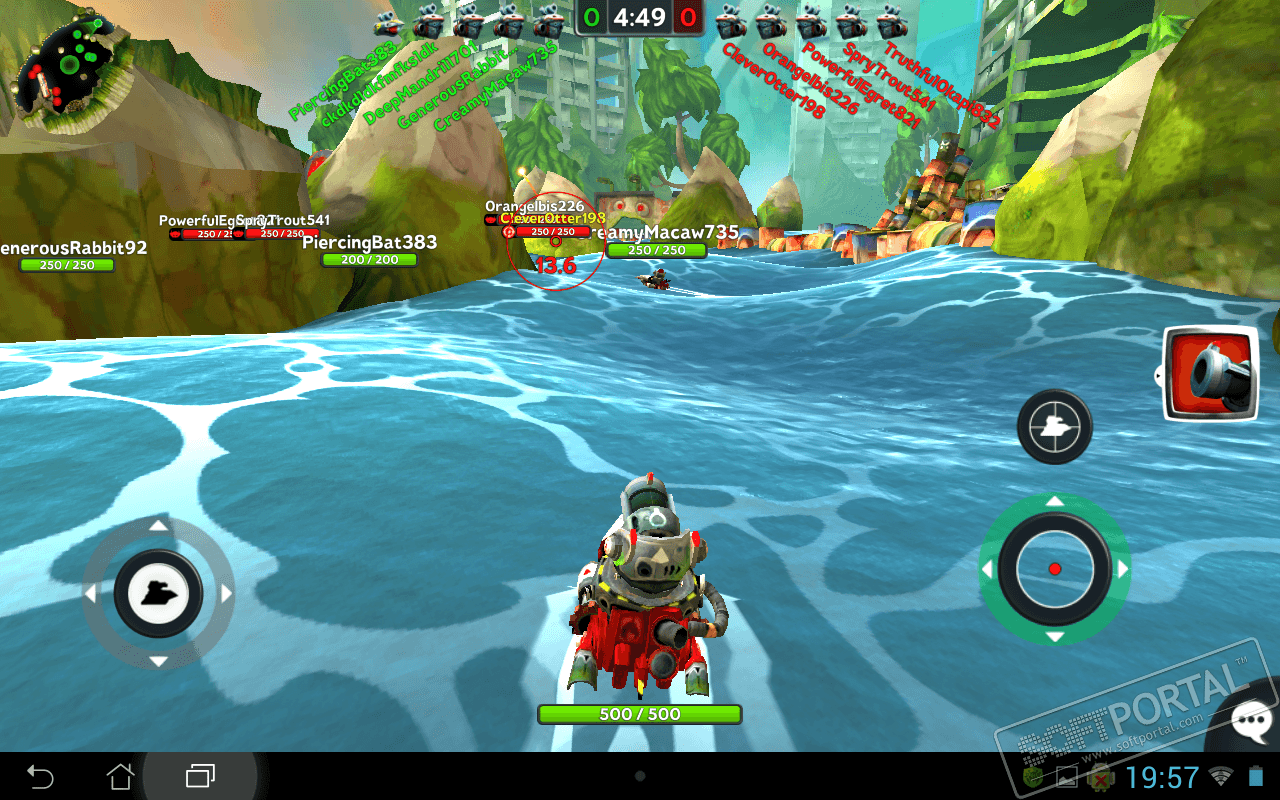Viewport: 1280px width, 800px height.
Task: Open Android recent apps button
Action: (200, 776)
